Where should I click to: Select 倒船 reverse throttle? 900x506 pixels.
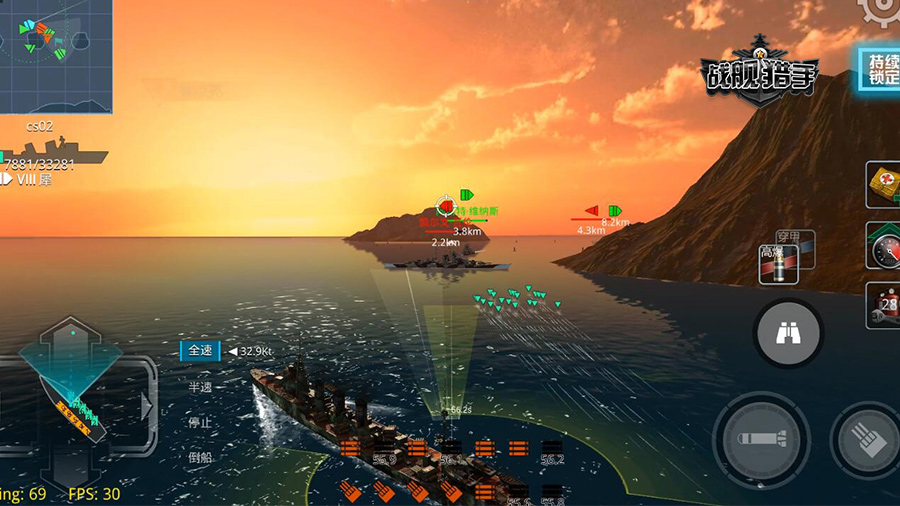(x=200, y=457)
